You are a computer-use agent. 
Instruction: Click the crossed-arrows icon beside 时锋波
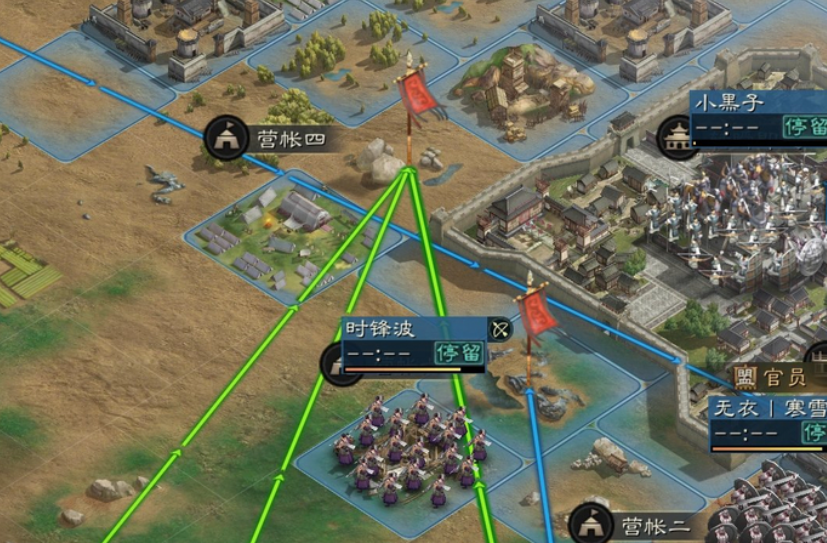(499, 330)
